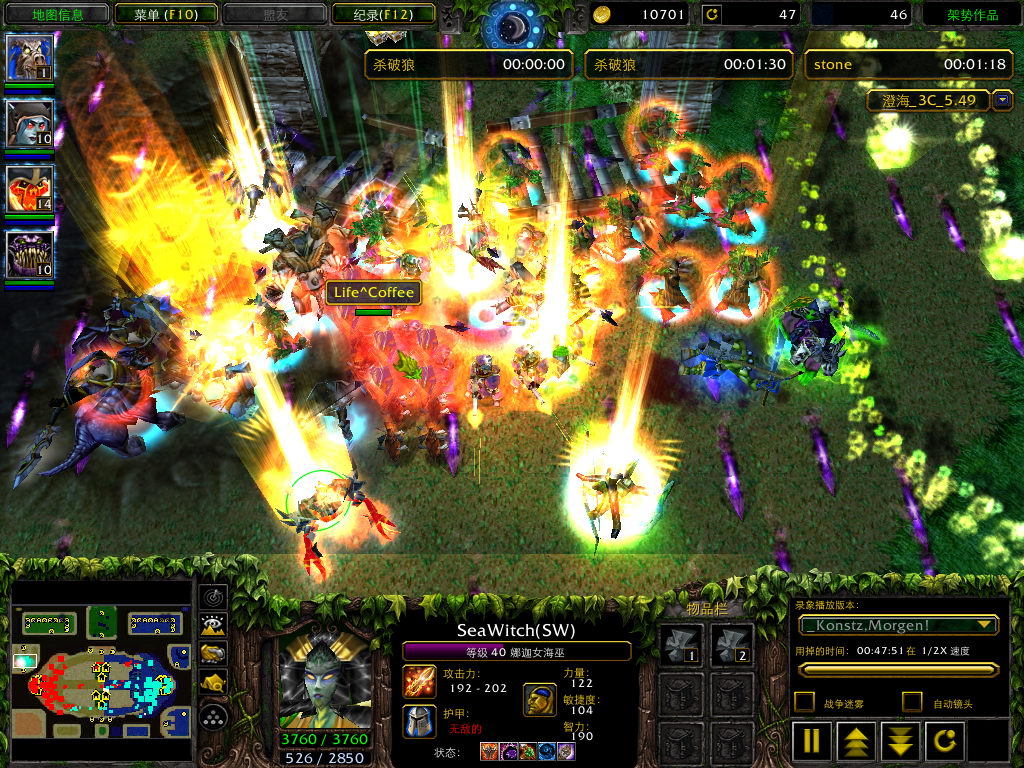1024x768 pixels.
Task: Click the SeaWitch hero portrait
Action: pyautogui.click(x=324, y=680)
